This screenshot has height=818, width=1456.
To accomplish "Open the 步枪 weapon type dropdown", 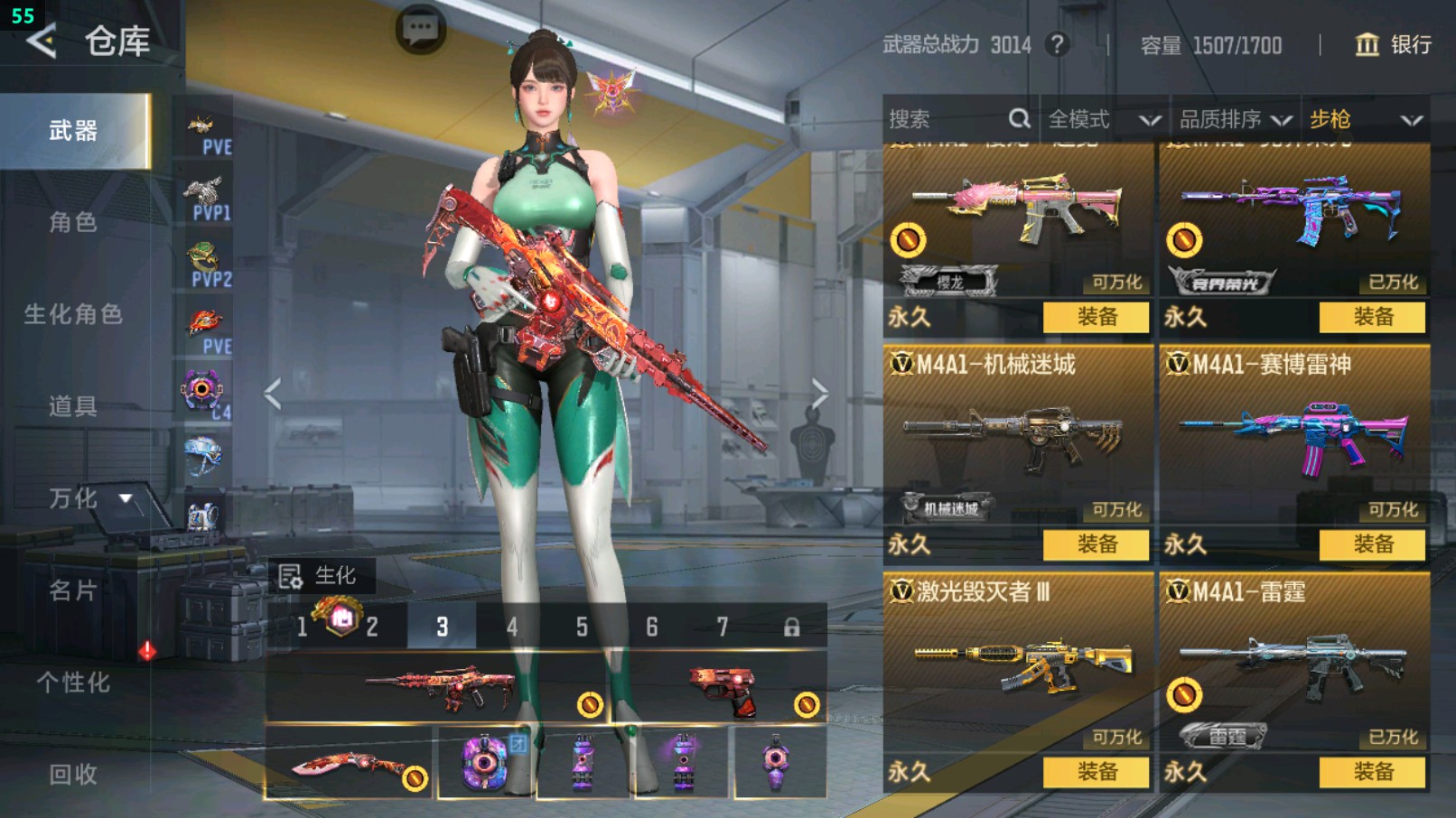I will tap(1365, 119).
